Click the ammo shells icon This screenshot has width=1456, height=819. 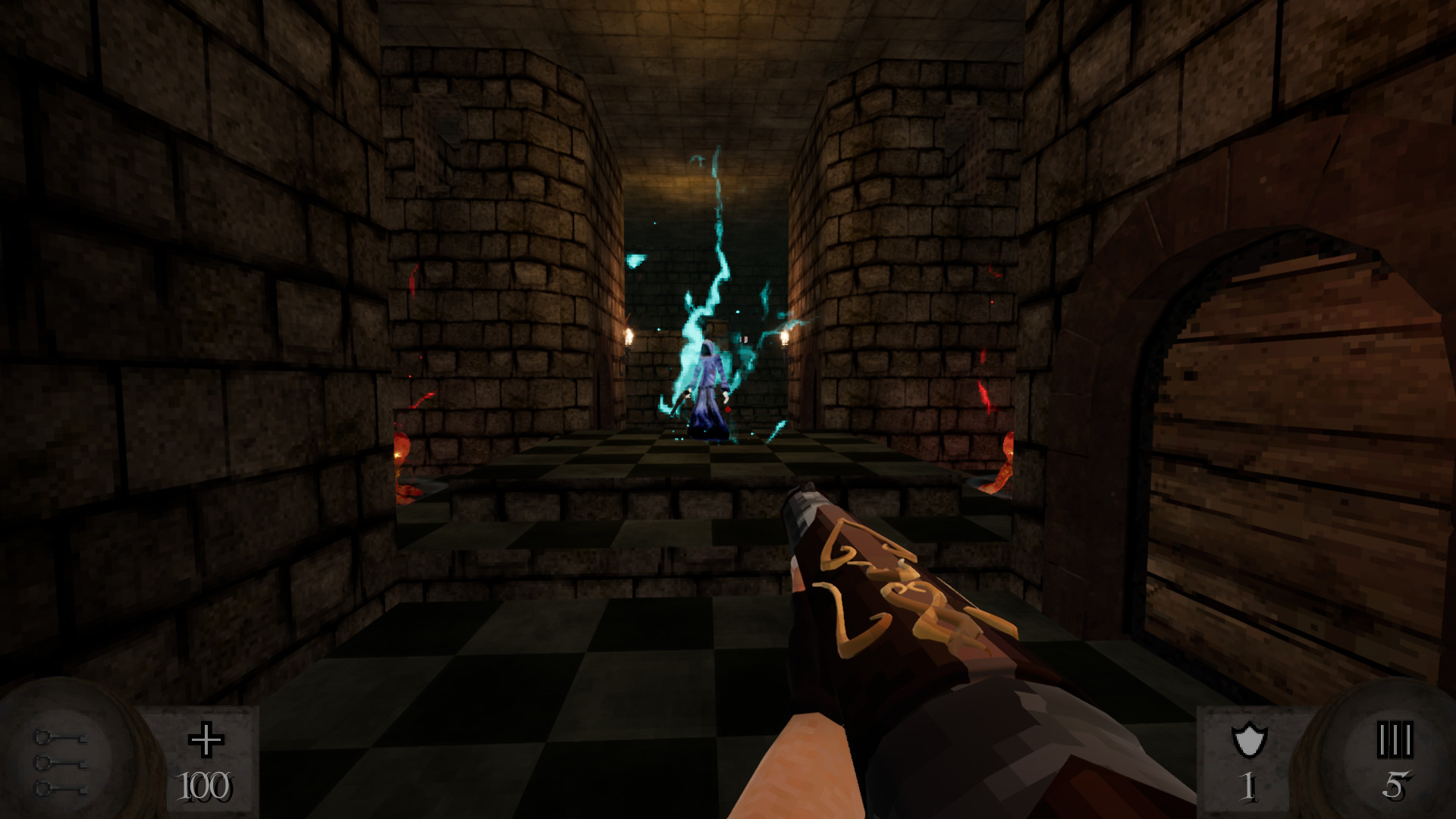tap(1395, 739)
